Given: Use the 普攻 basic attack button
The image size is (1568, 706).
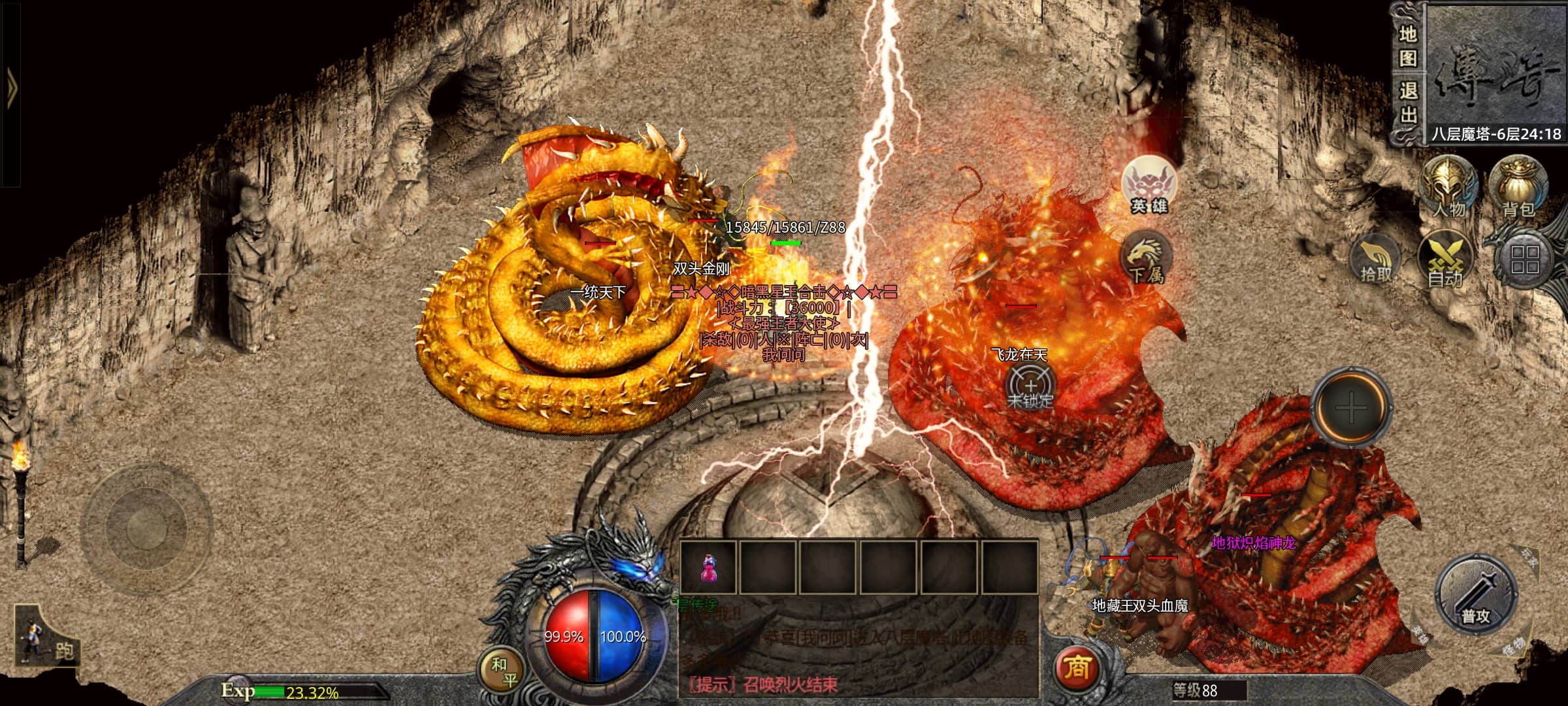Looking at the screenshot, I should tap(1475, 595).
